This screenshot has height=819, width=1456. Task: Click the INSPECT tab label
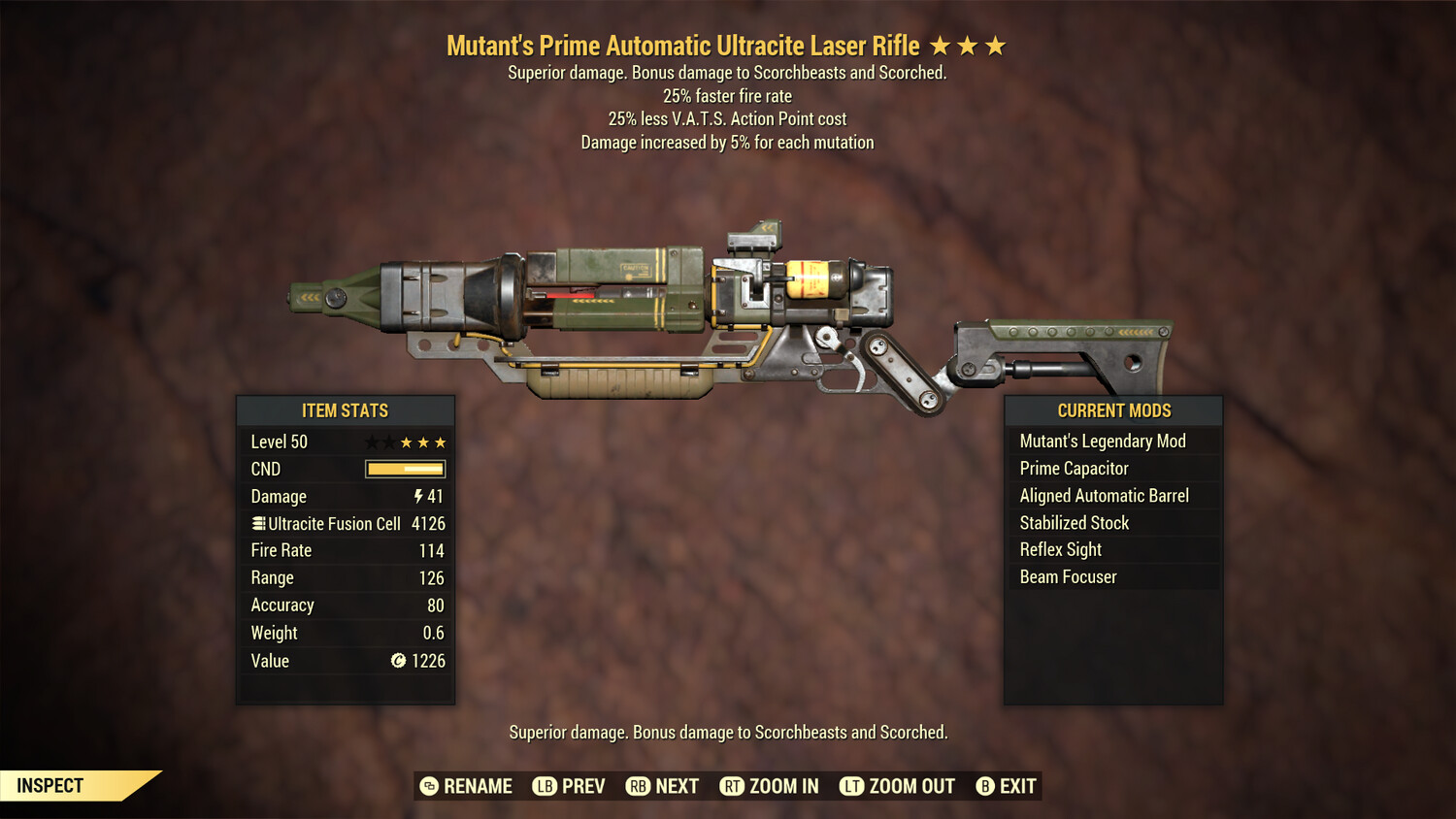(49, 785)
